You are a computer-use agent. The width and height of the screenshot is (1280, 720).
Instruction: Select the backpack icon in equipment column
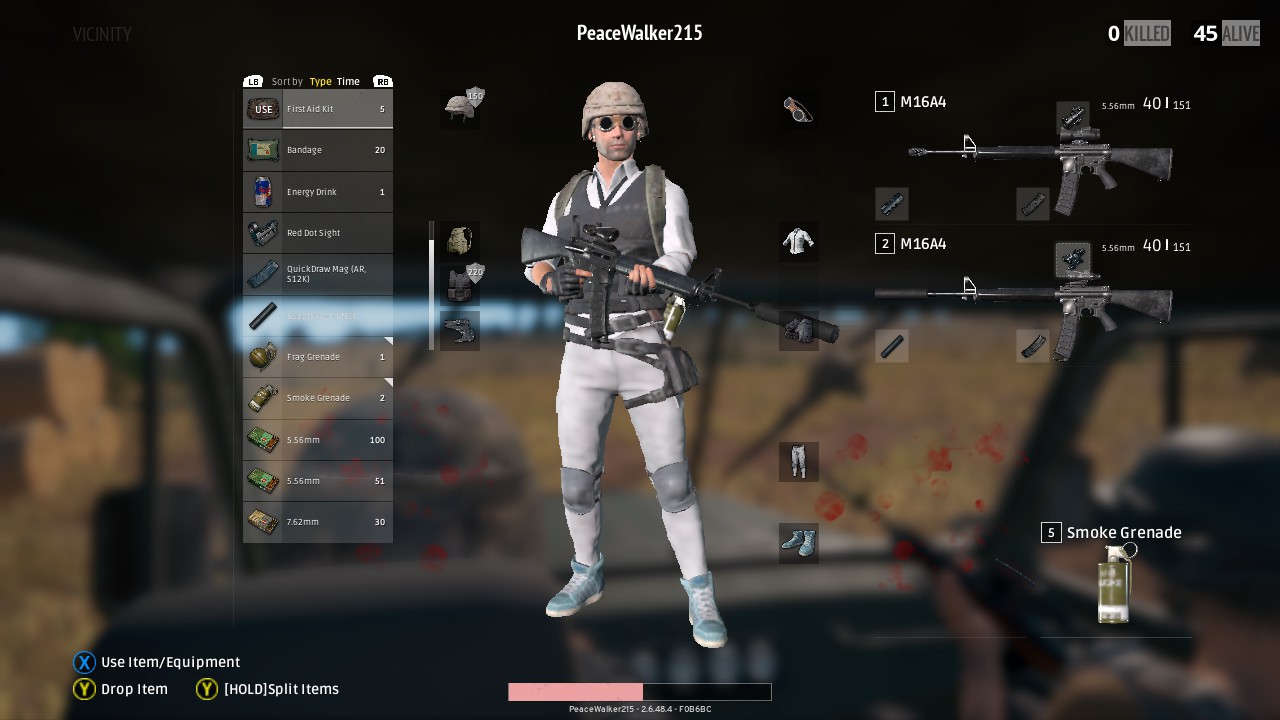[459, 239]
